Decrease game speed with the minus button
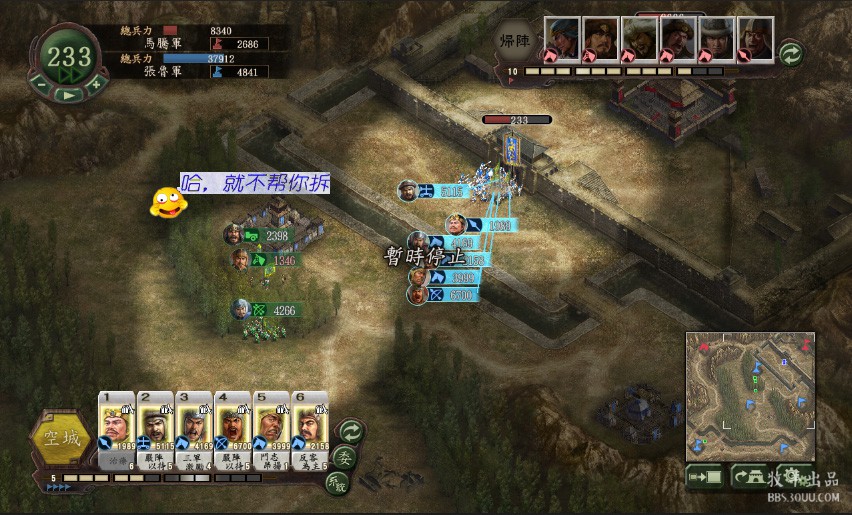The image size is (852, 515). pyautogui.click(x=39, y=86)
